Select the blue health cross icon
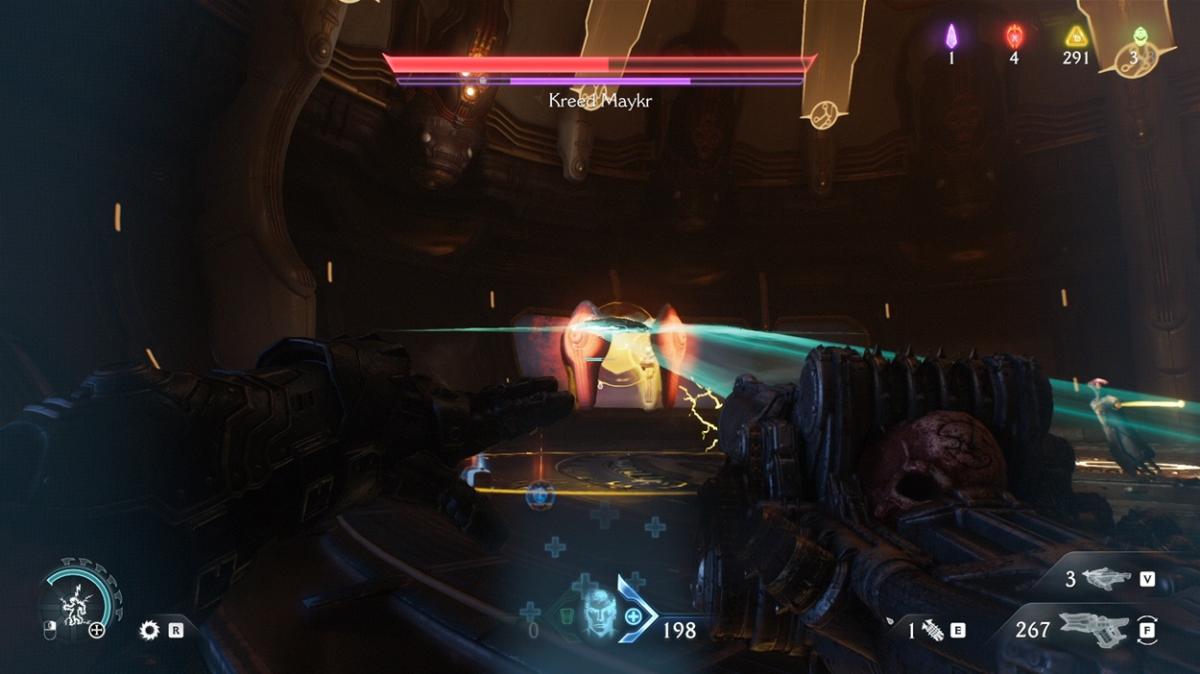 (633, 620)
